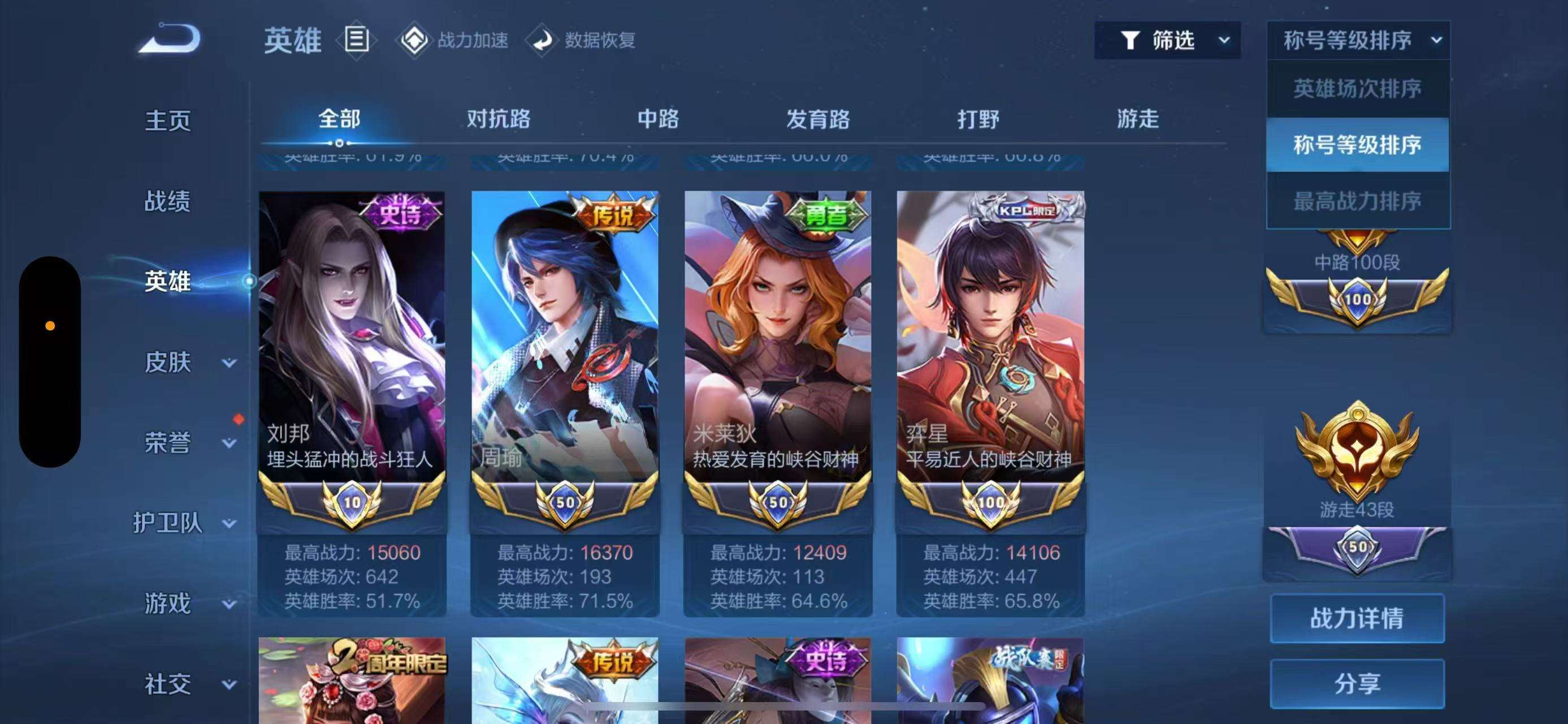
Task: Open 战力详情 details
Action: 1357,619
